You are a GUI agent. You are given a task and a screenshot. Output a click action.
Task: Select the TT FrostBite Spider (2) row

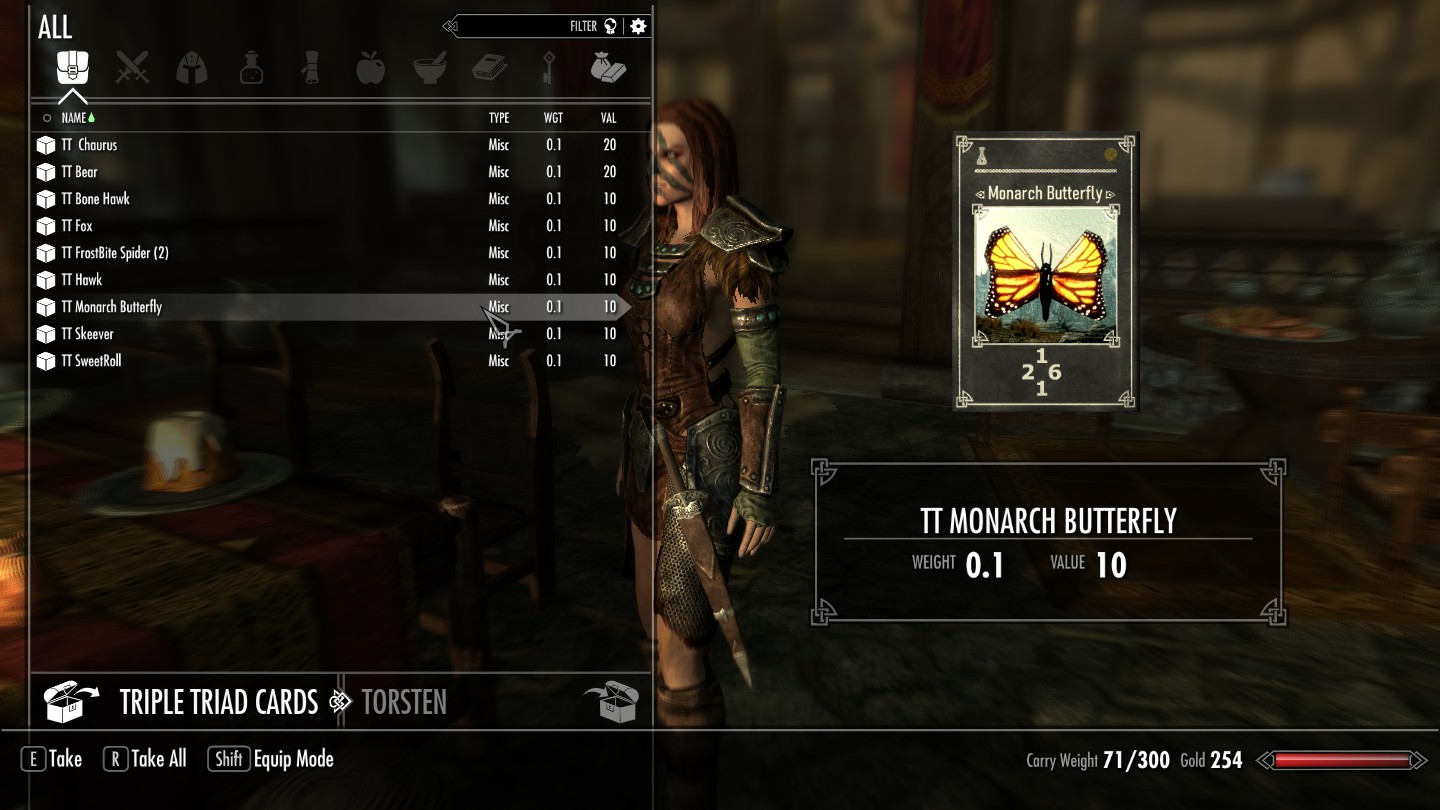point(115,253)
